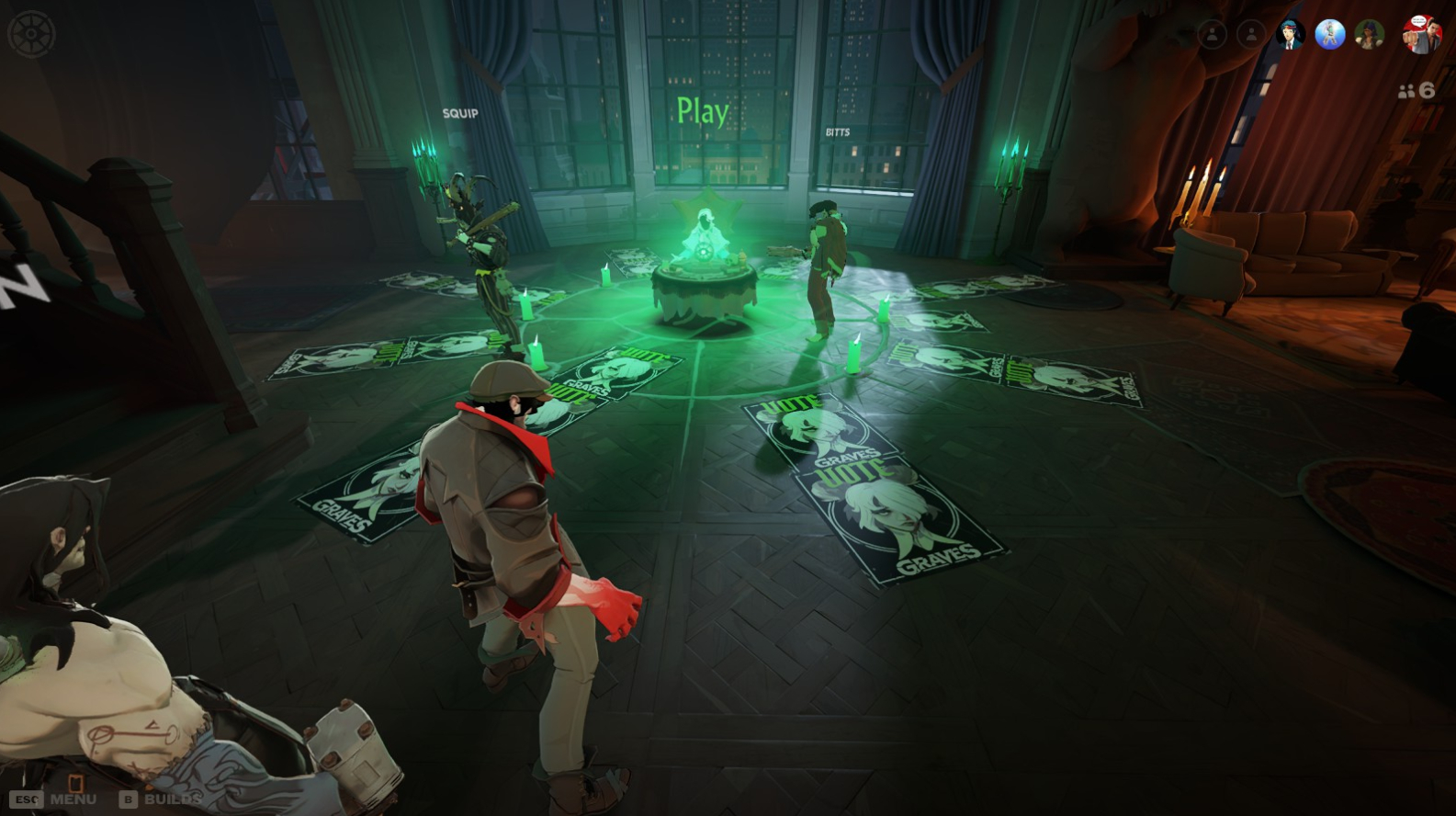Viewport: 1456px width, 816px height.
Task: Open the wheel emblem menu icon
Action: (x=31, y=34)
